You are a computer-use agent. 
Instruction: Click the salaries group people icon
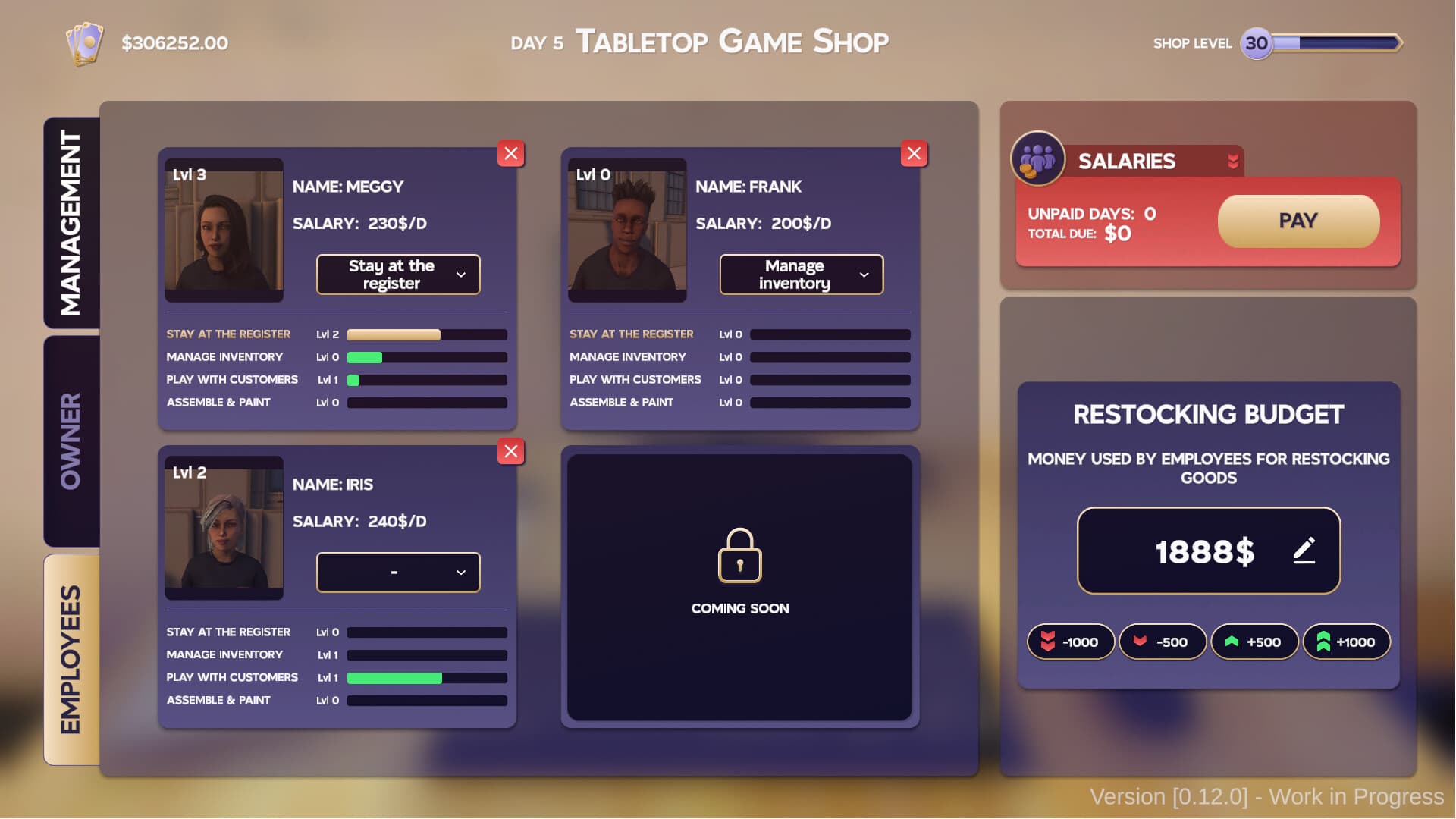tap(1037, 160)
